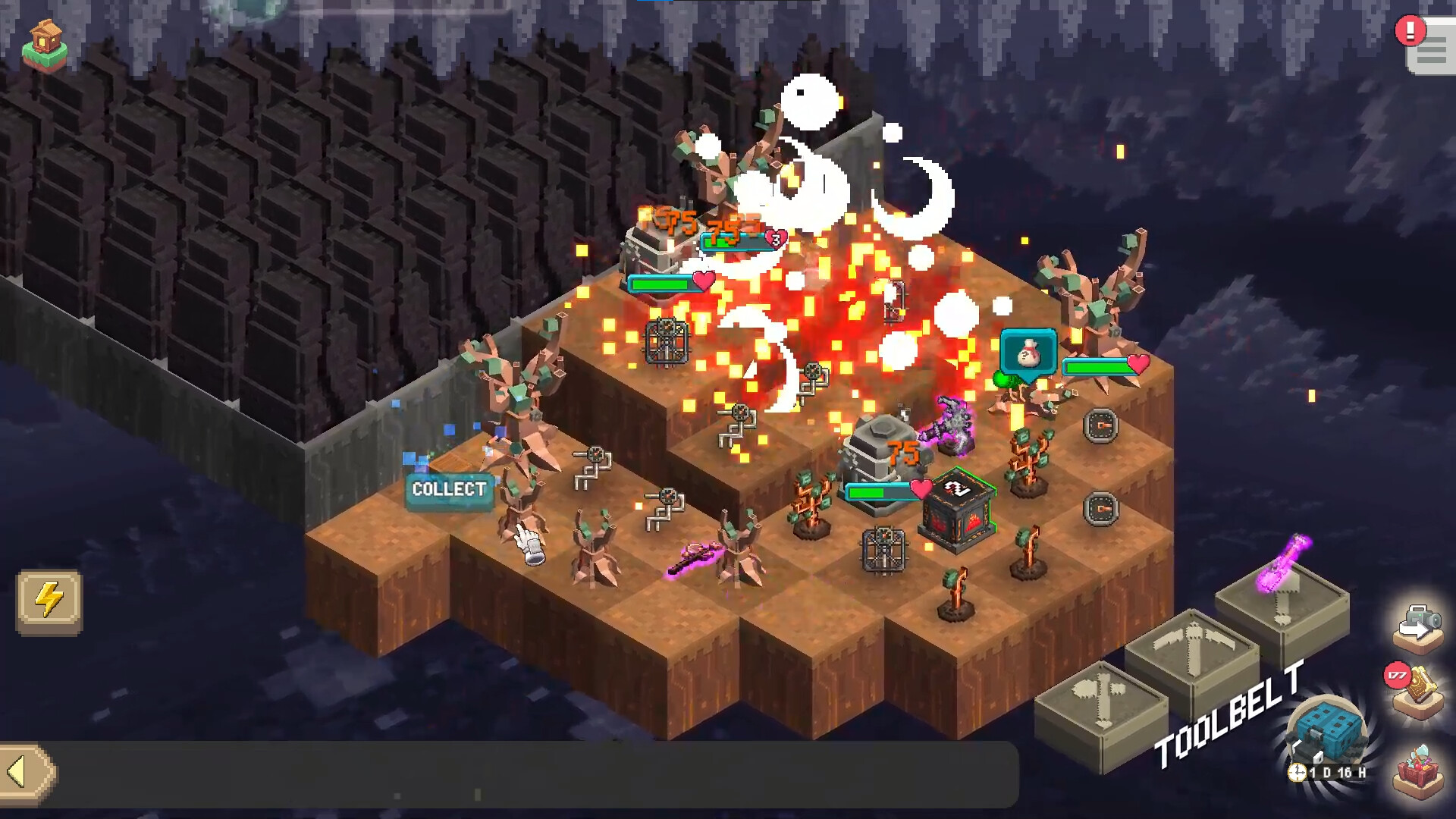Screen dimensions: 1456x819
Task: Tap the loot bag speech bubble
Action: (x=1028, y=352)
